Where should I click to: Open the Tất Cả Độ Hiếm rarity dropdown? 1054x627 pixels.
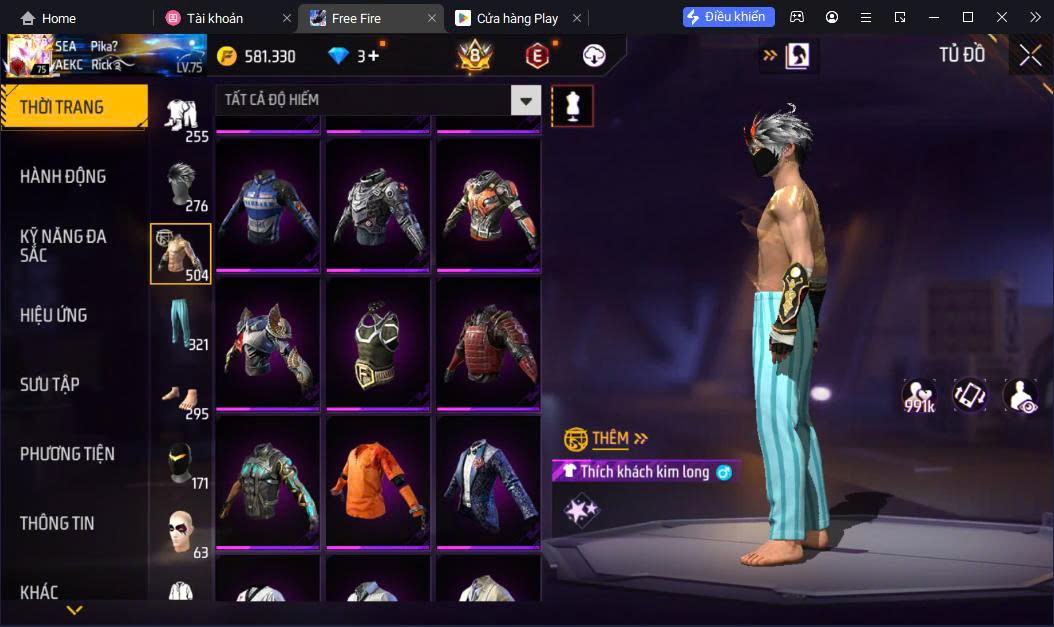tap(526, 100)
